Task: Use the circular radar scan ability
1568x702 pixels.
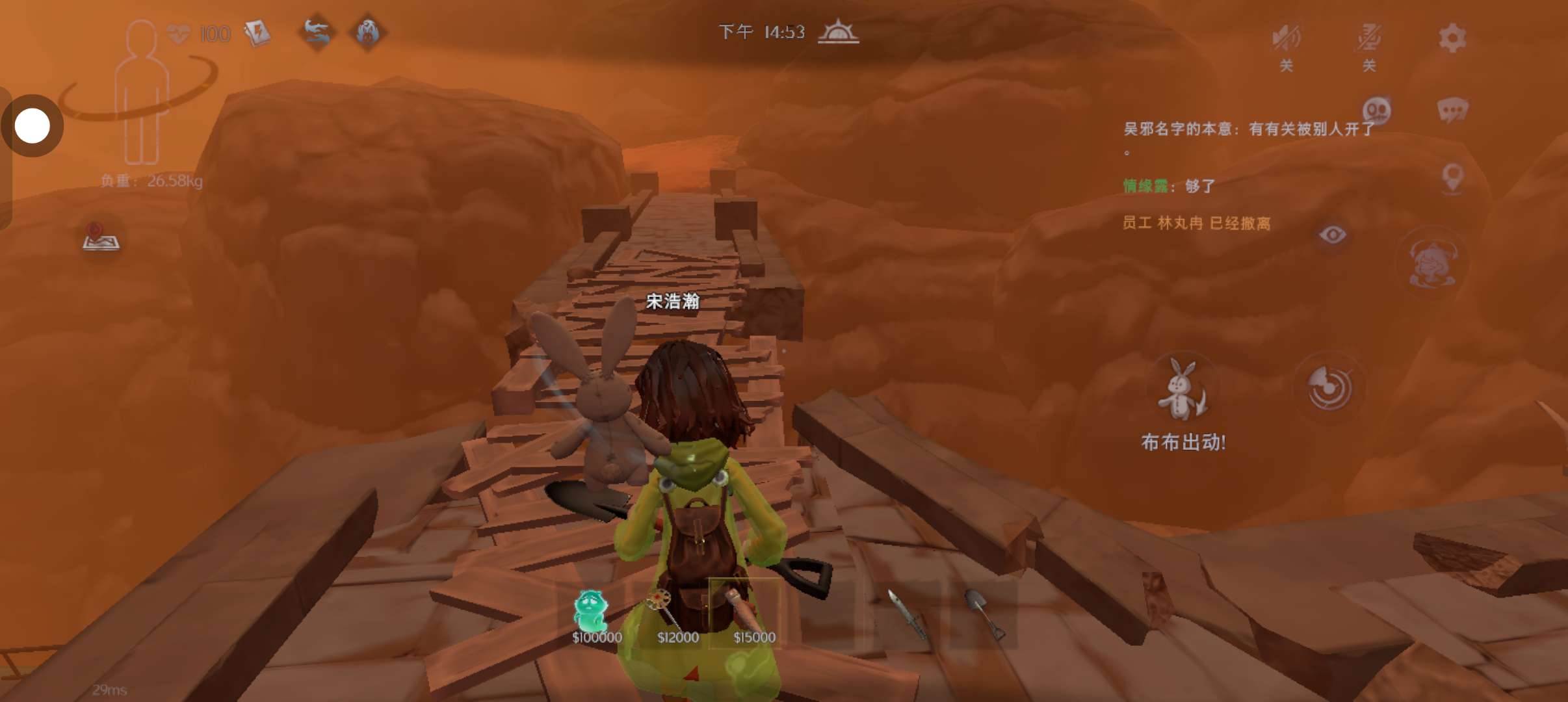Action: 1329,389
